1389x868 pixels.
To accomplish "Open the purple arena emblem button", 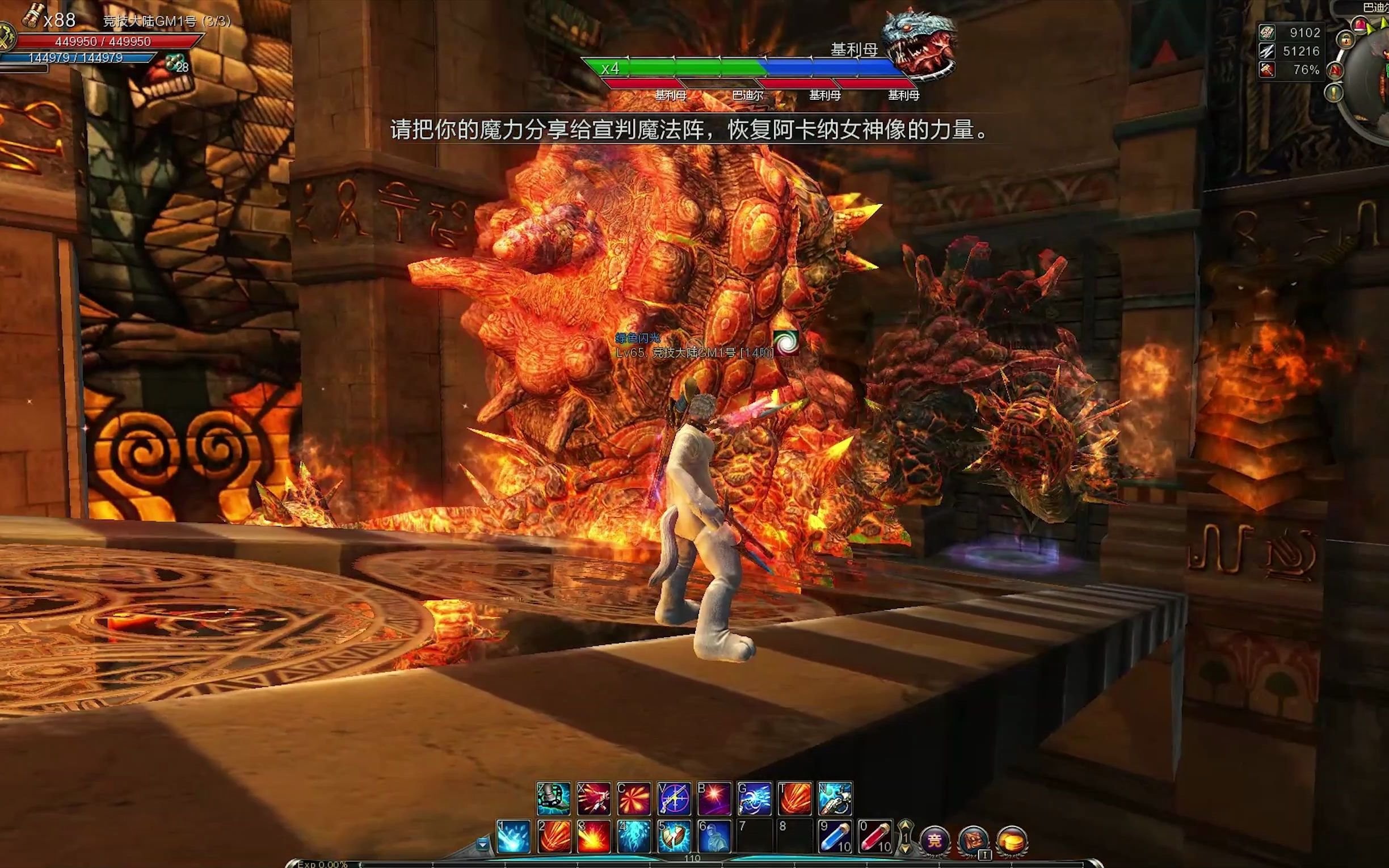I will (x=935, y=841).
